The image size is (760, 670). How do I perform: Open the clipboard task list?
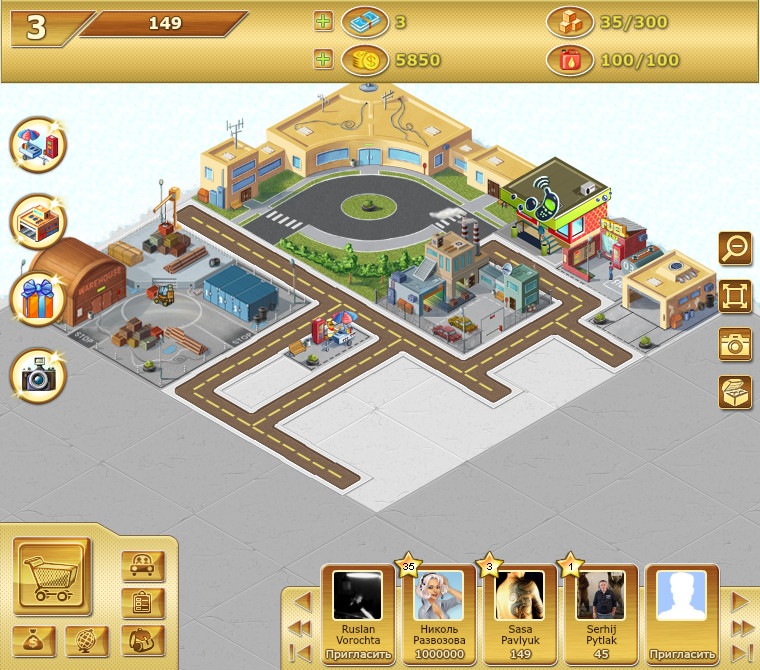pos(142,603)
